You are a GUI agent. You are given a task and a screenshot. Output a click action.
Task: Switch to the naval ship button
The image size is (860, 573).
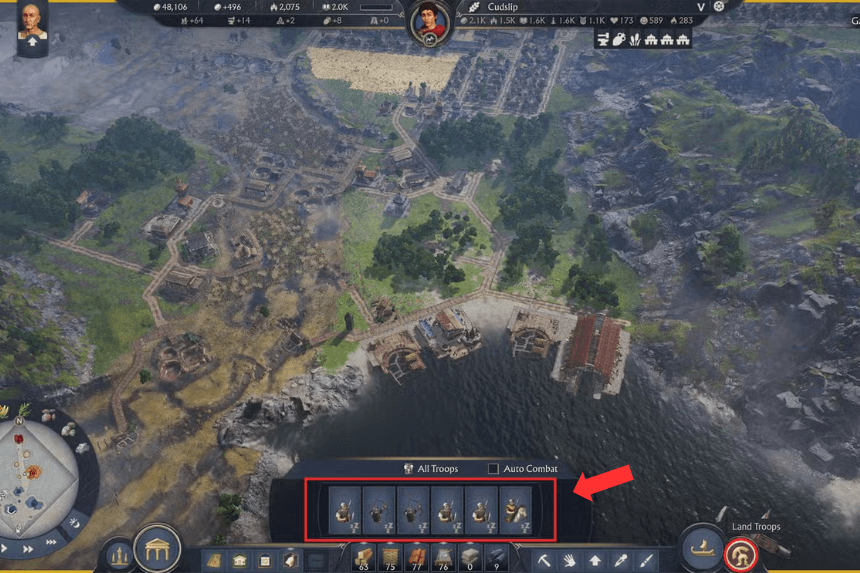click(x=702, y=549)
